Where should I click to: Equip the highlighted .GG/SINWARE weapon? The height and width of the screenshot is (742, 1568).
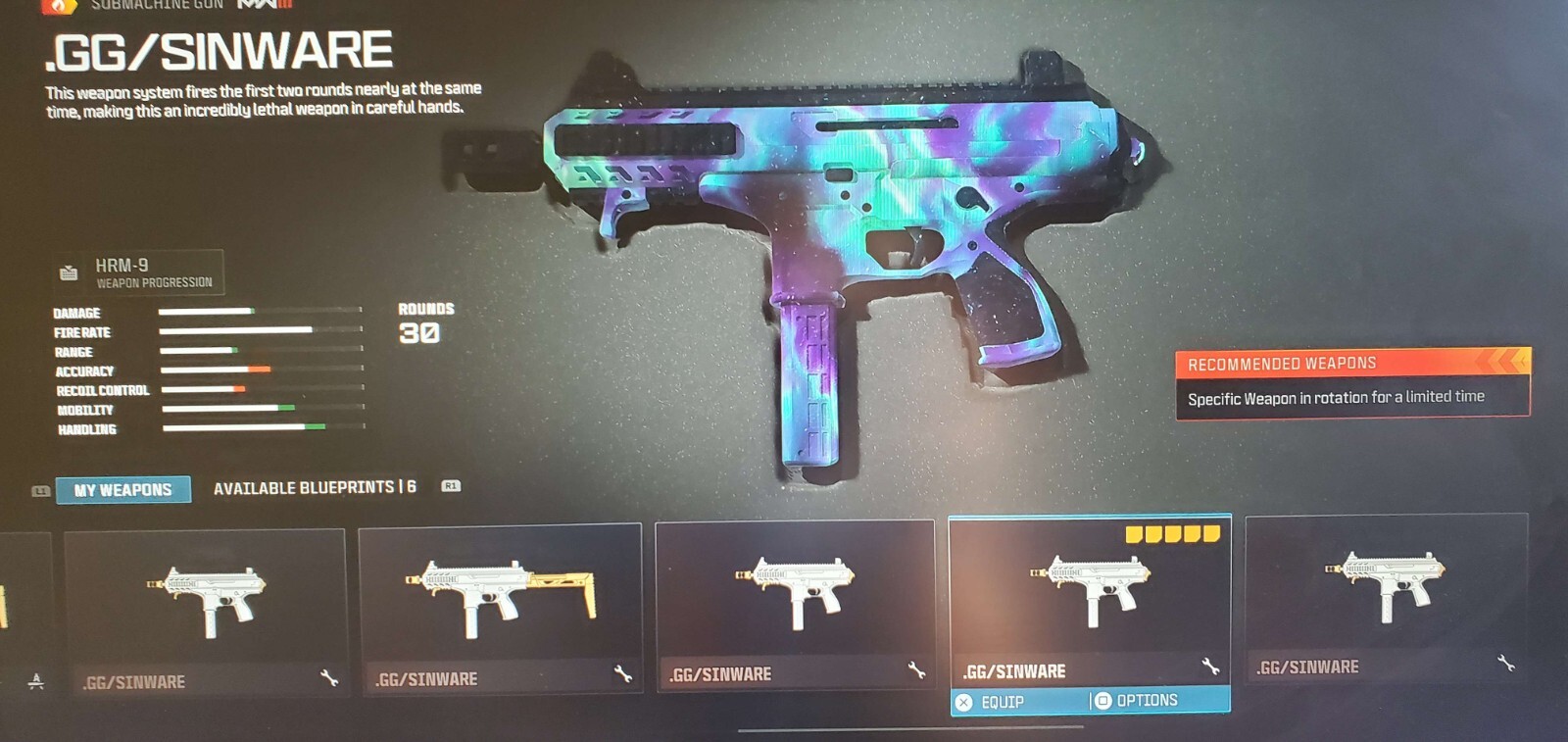point(1003,702)
